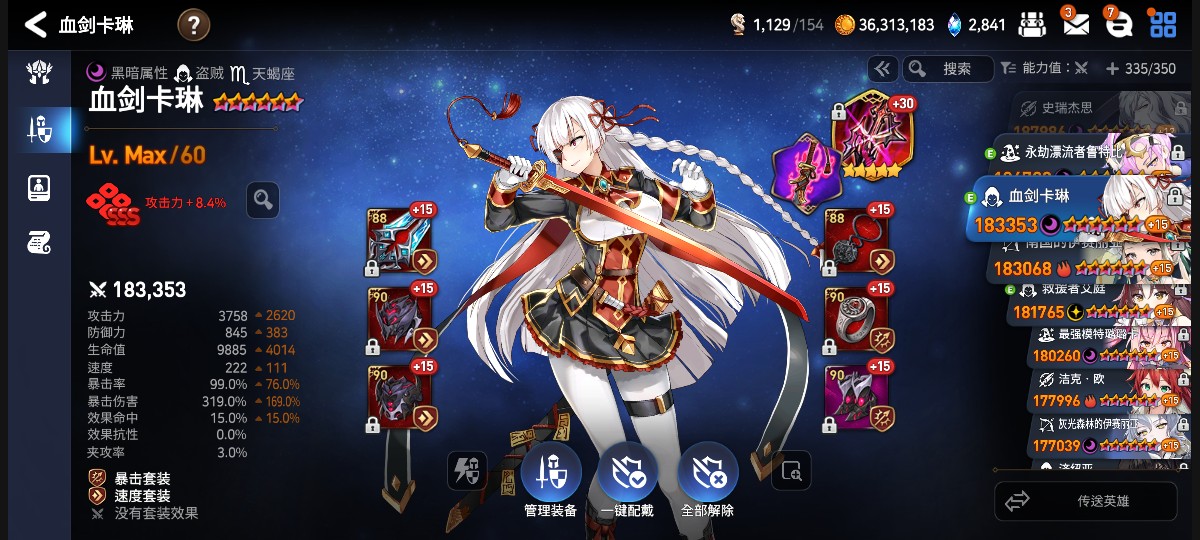Image resolution: width=1200 pixels, height=540 pixels.
Task: Go back with the arrow button
Action: pyautogui.click(x=35, y=25)
